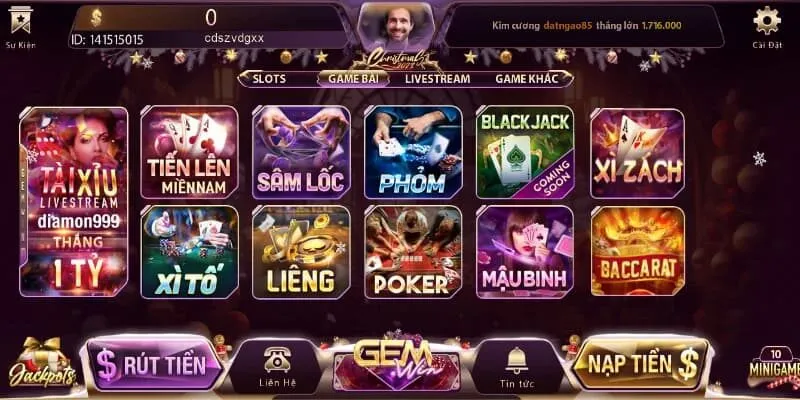Open the Xì Tố game tile
The height and width of the screenshot is (400, 800).
[189, 252]
